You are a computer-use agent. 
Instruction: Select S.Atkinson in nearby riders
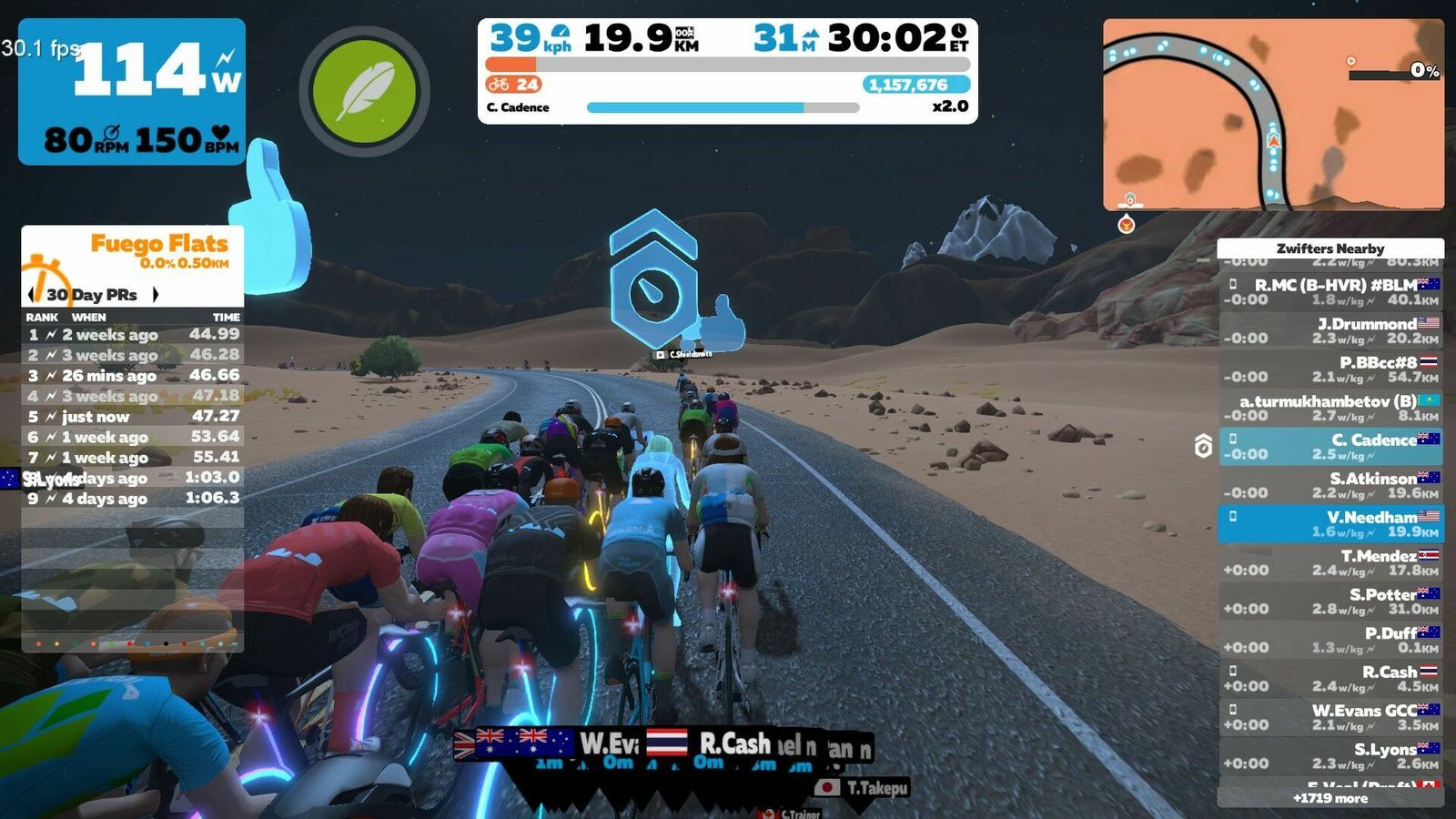click(1330, 485)
